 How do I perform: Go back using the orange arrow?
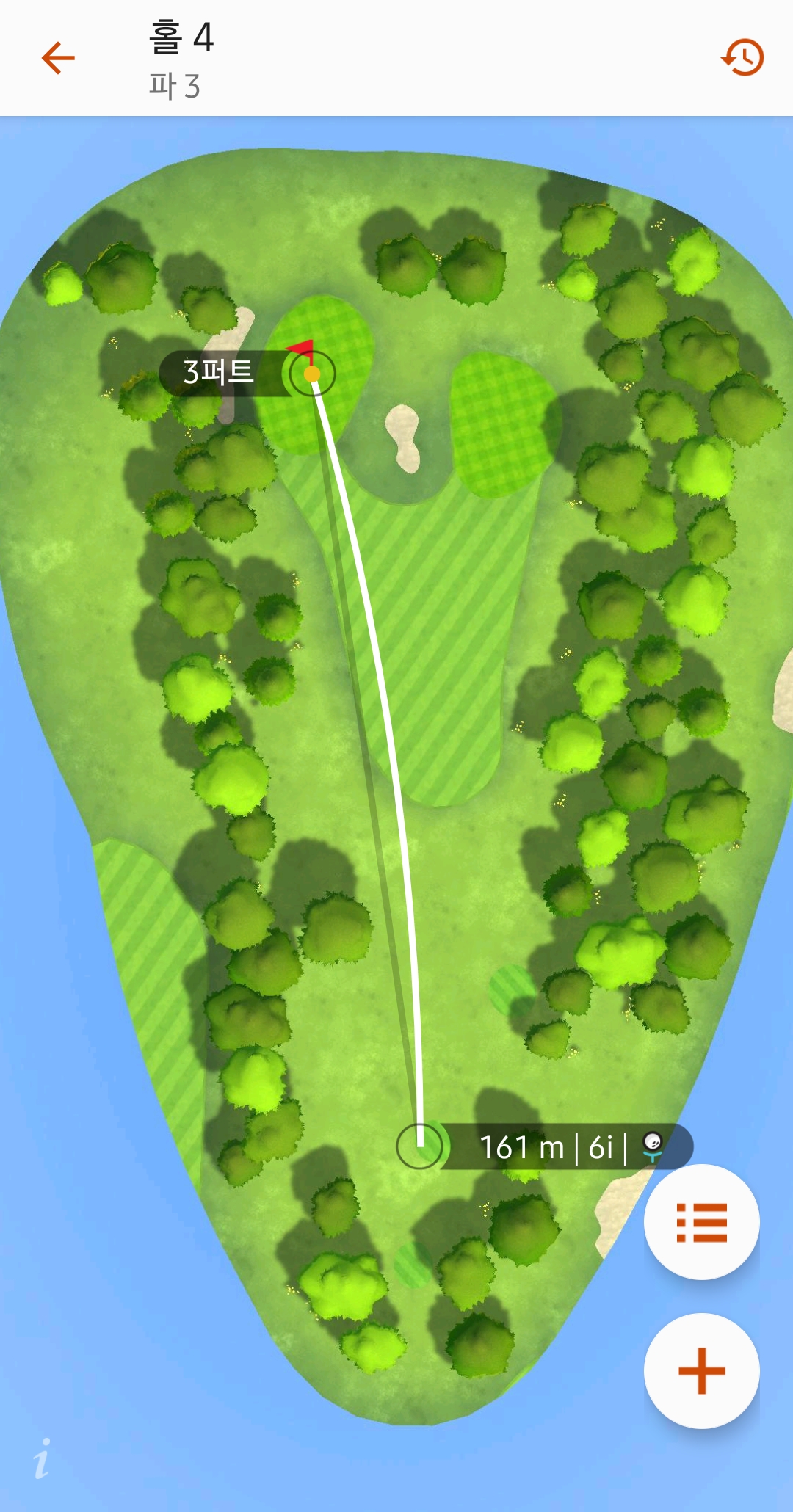tap(59, 58)
